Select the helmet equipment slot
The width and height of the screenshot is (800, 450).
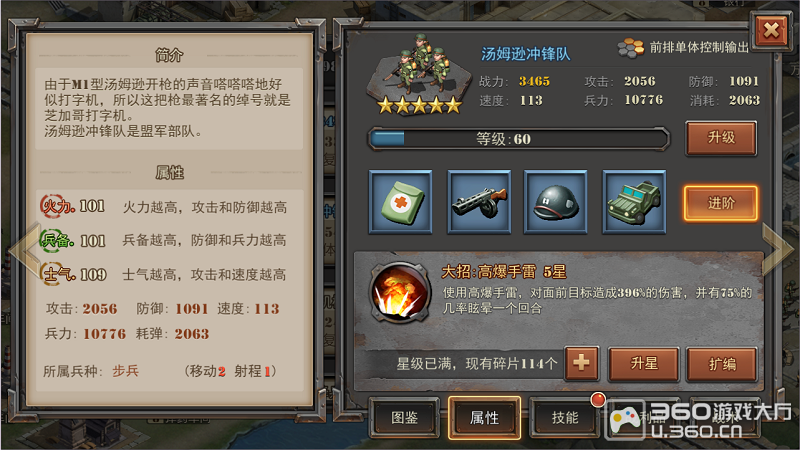[x=556, y=203]
